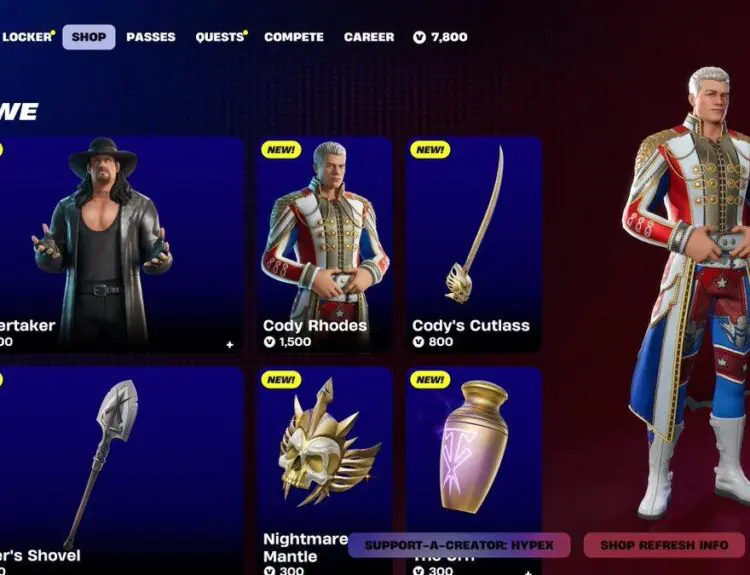Go to the Compete tab
Screen dimensions: 750x575
[x=294, y=37]
